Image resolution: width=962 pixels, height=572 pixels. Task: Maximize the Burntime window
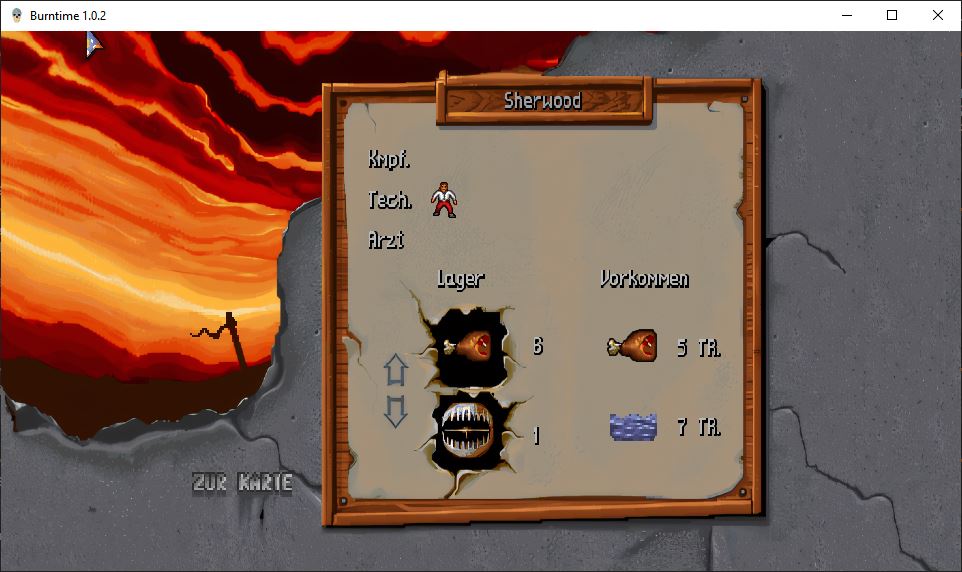pos(892,15)
